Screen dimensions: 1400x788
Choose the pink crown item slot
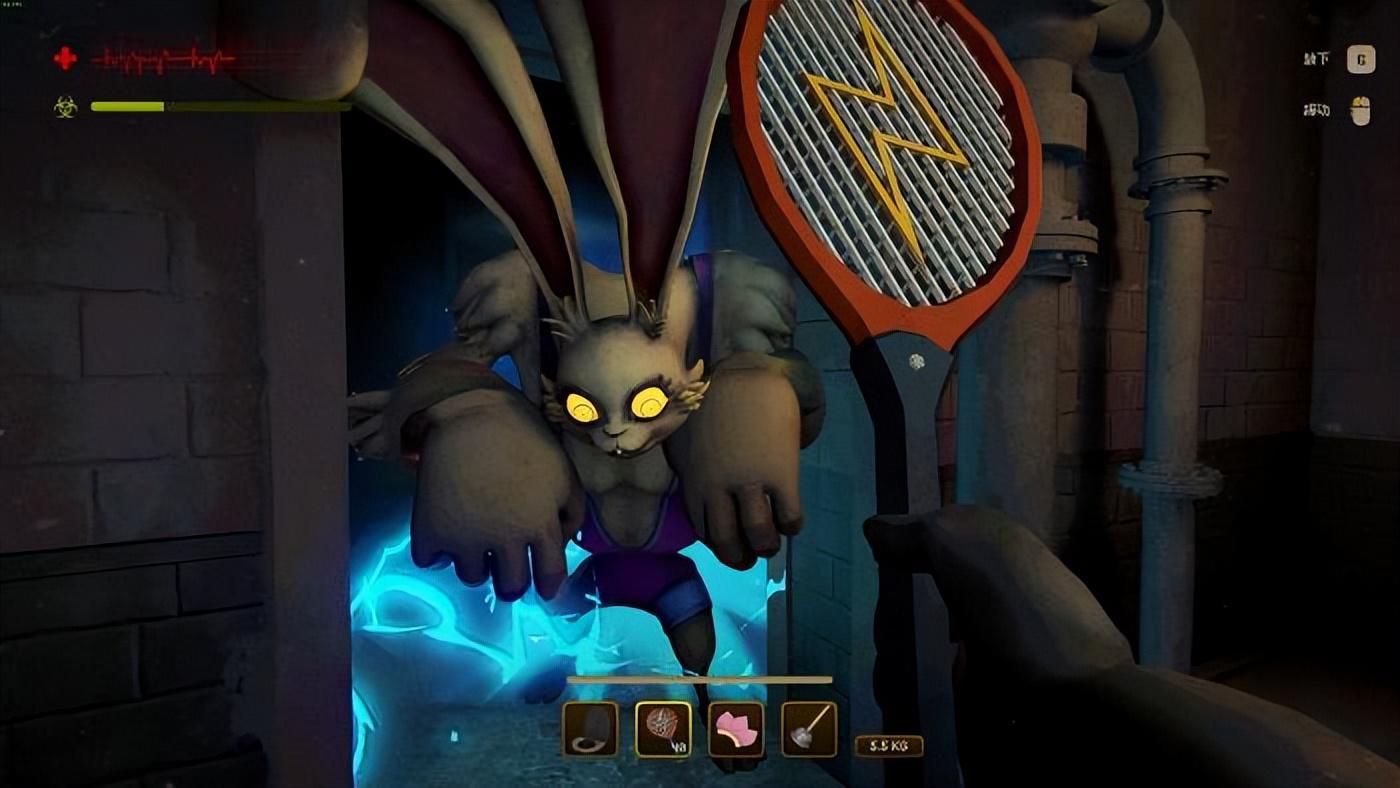pos(736,729)
